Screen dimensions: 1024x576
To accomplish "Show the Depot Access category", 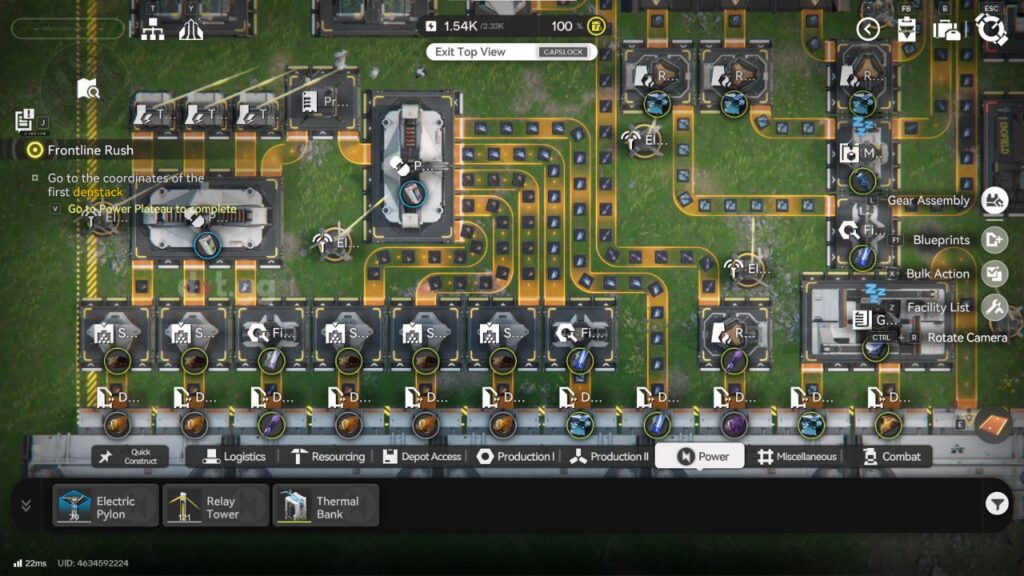I will click(422, 456).
